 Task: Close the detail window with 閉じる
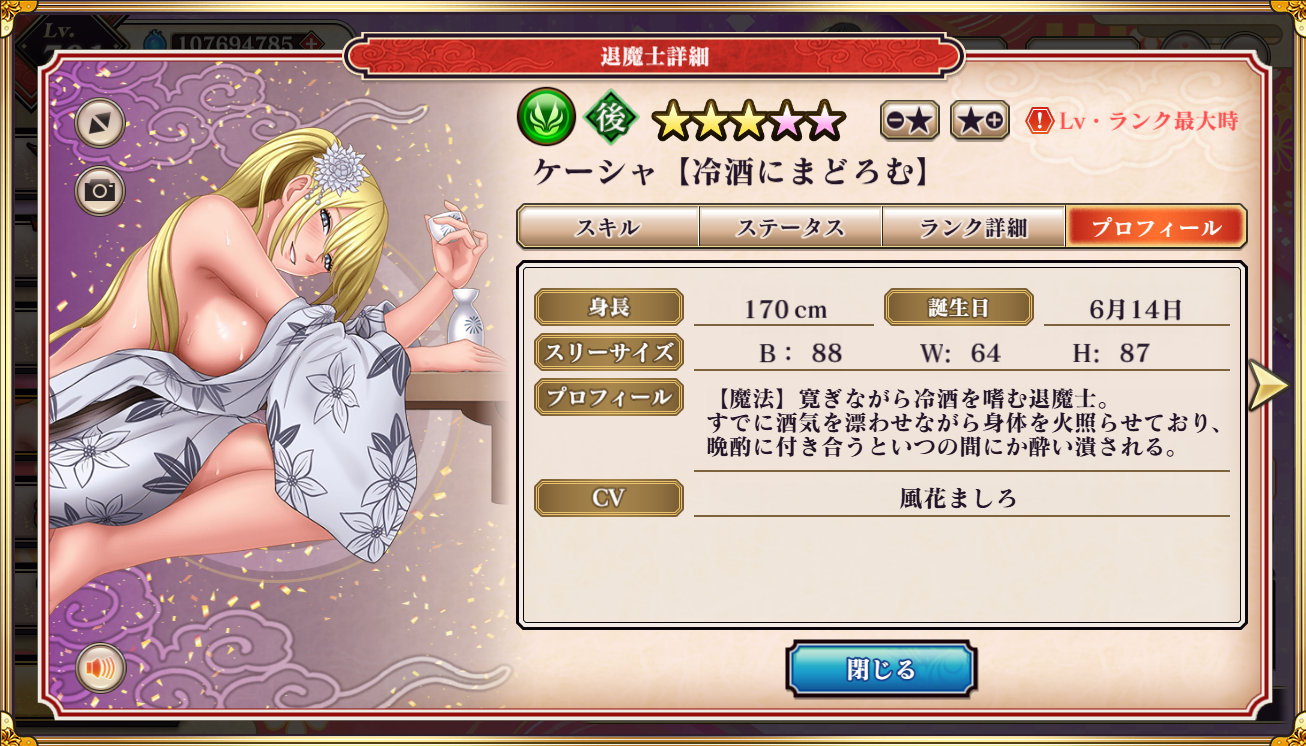coord(880,669)
